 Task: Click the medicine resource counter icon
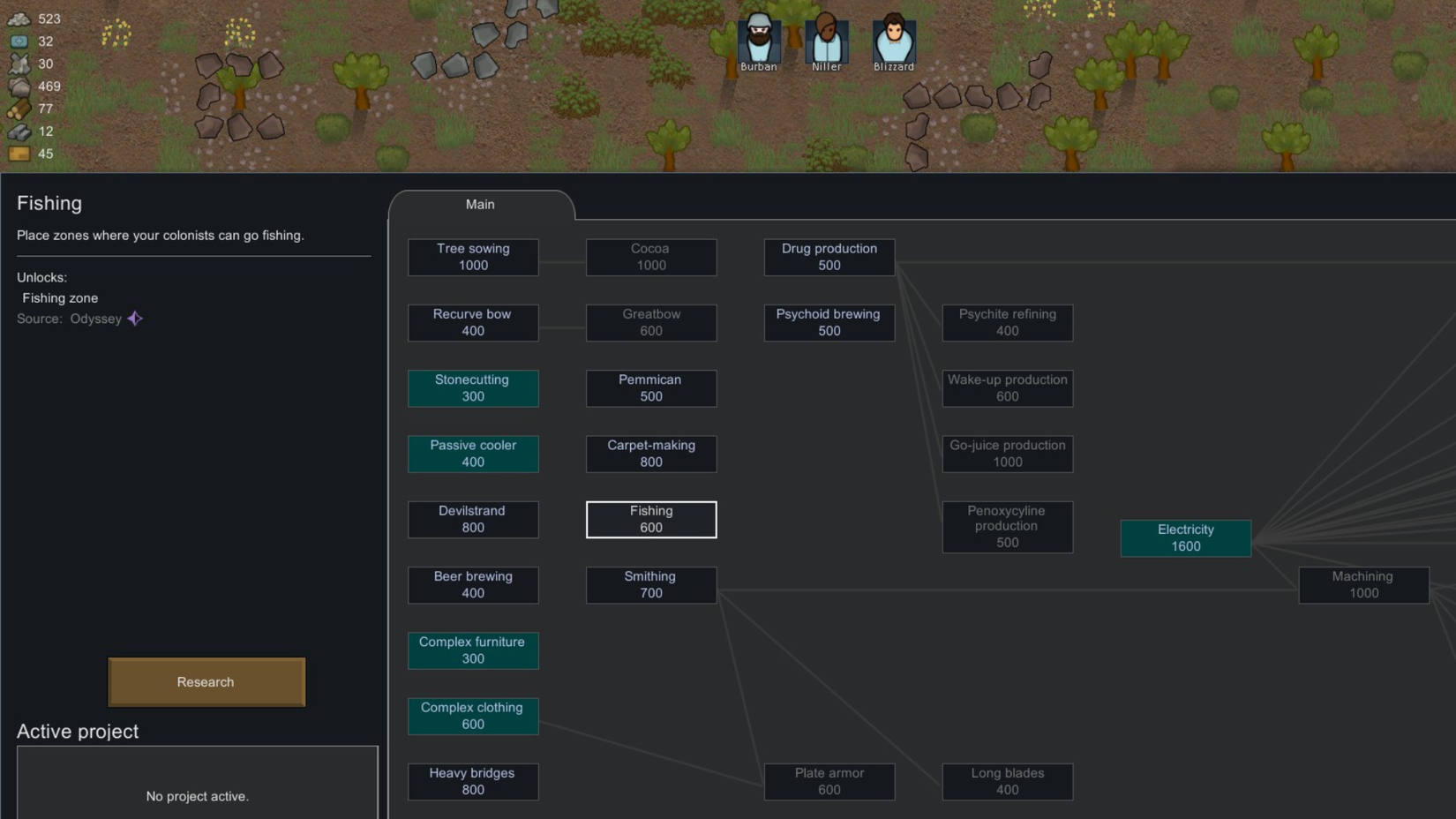(x=18, y=41)
